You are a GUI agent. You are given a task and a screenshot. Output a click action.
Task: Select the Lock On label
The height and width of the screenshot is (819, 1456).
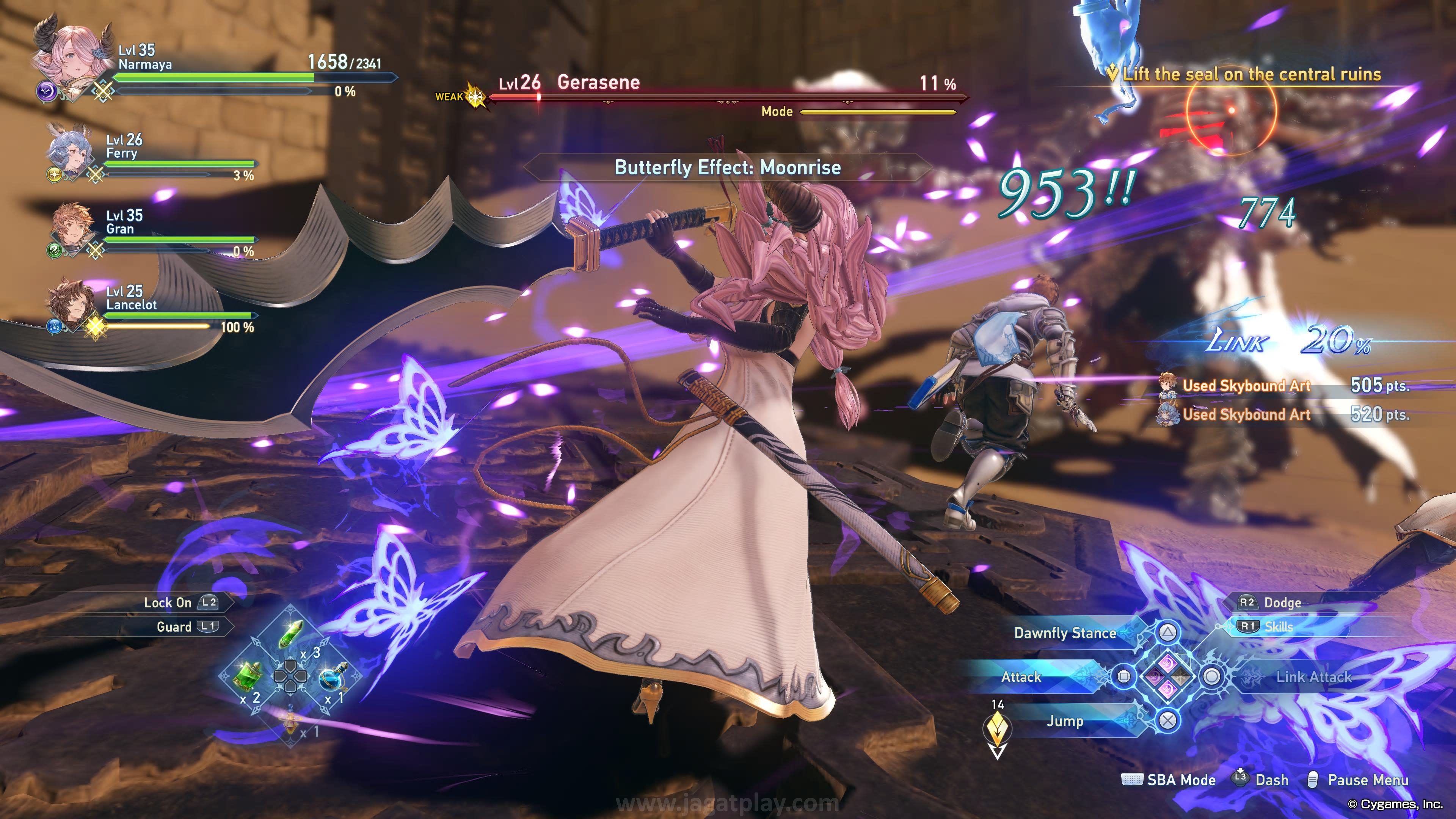[168, 602]
